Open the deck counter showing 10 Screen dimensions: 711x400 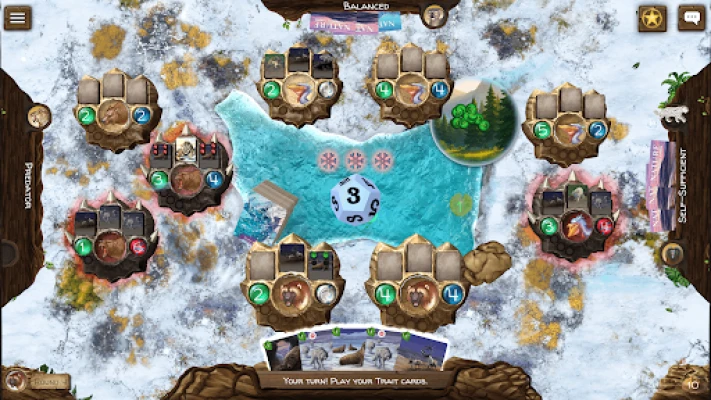(x=691, y=382)
